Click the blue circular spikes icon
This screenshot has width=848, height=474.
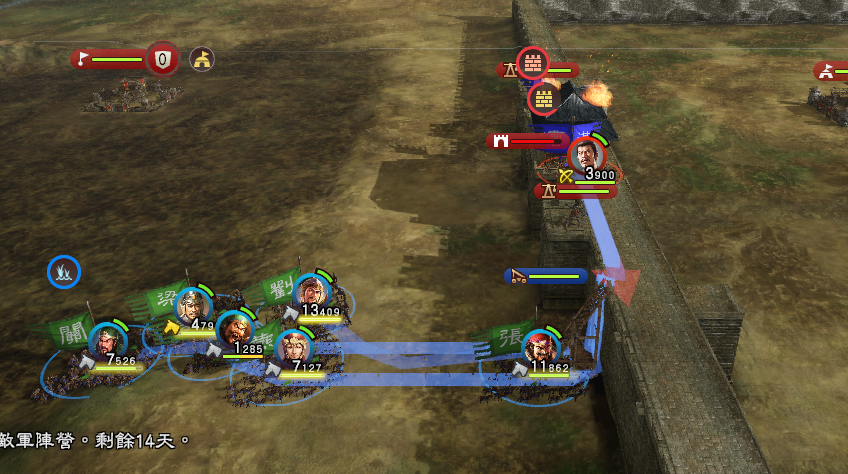[64, 271]
